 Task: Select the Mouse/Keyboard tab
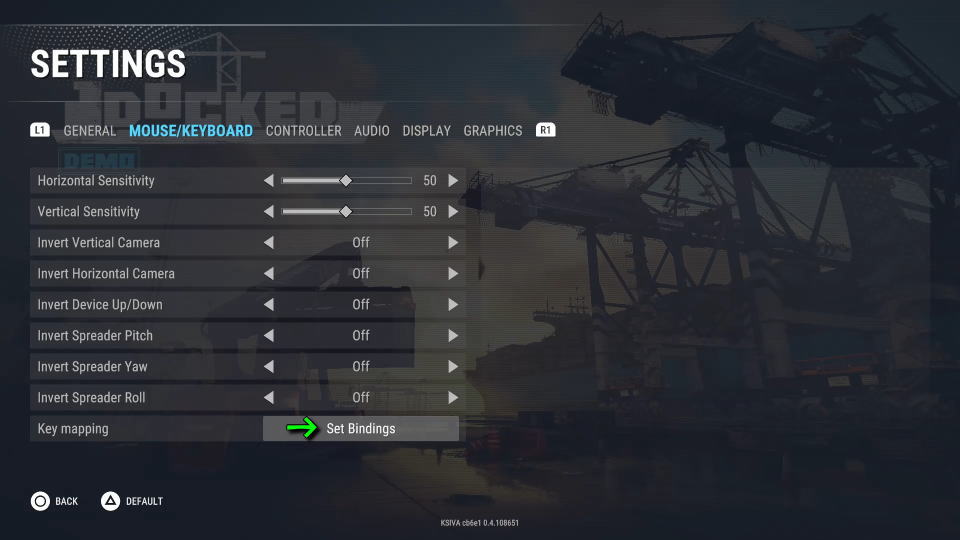[x=191, y=131]
